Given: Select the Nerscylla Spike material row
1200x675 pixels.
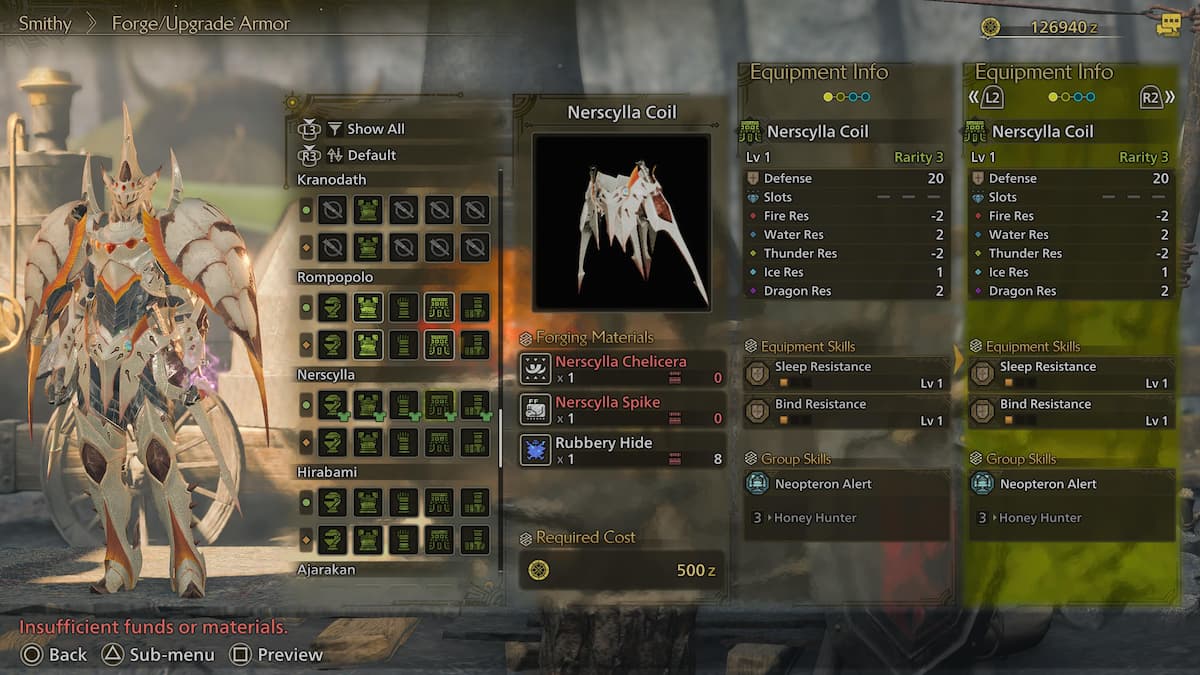Looking at the screenshot, I should point(621,409).
